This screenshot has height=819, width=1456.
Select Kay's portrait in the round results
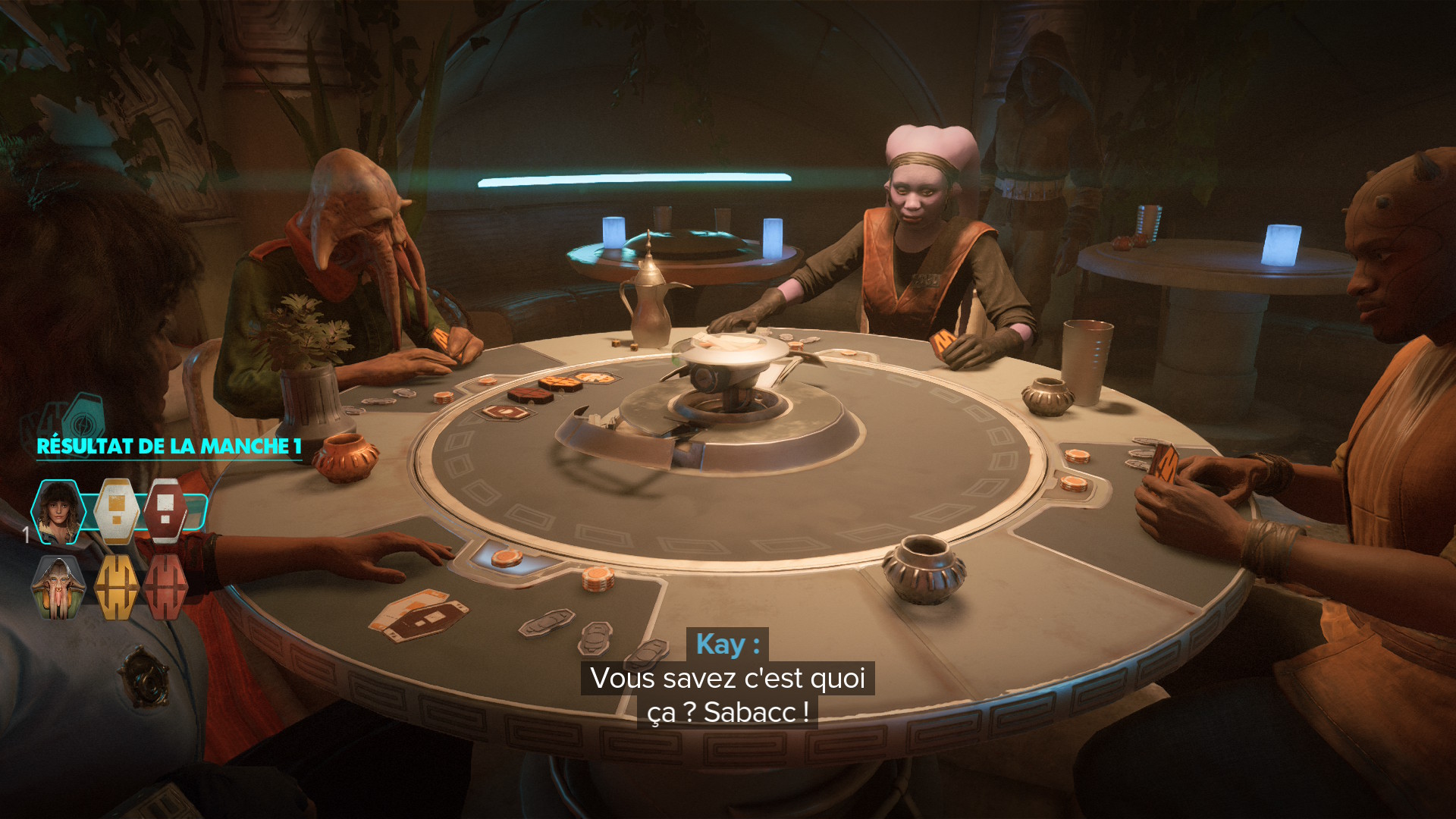point(58,512)
